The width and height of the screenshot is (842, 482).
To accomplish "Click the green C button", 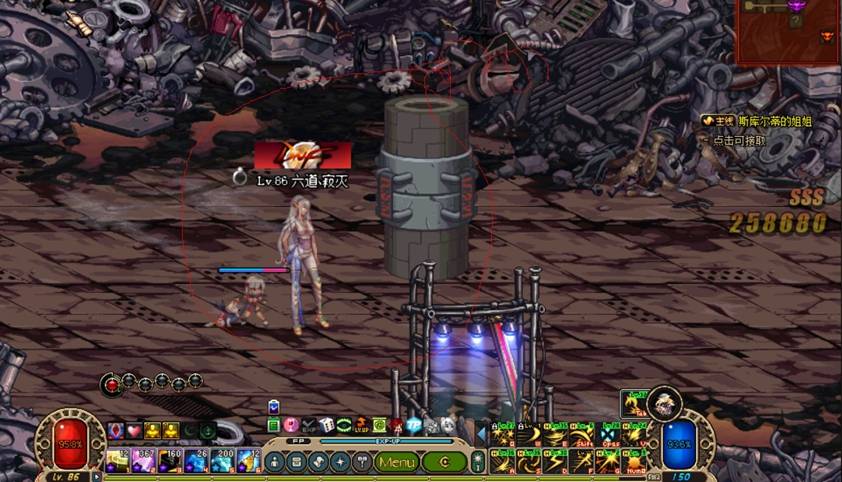I will click(443, 462).
